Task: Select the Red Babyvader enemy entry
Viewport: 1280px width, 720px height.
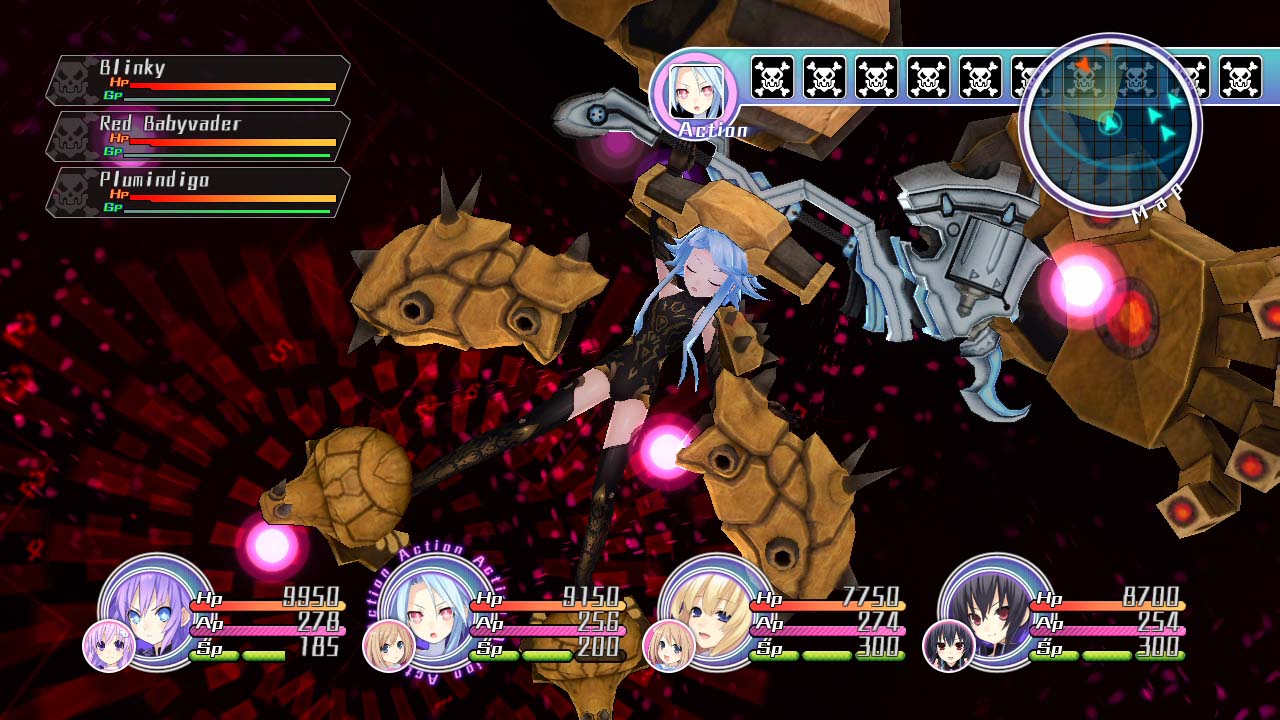Action: pos(198,137)
